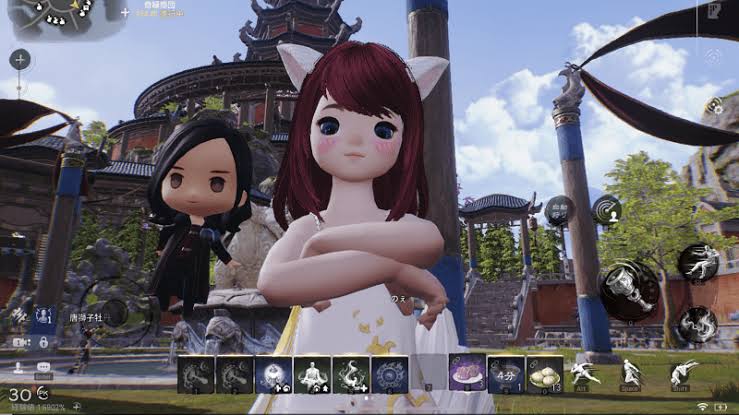739x415 pixels.
Task: Select the swirling white wave skill
Action: pyautogui.click(x=351, y=374)
